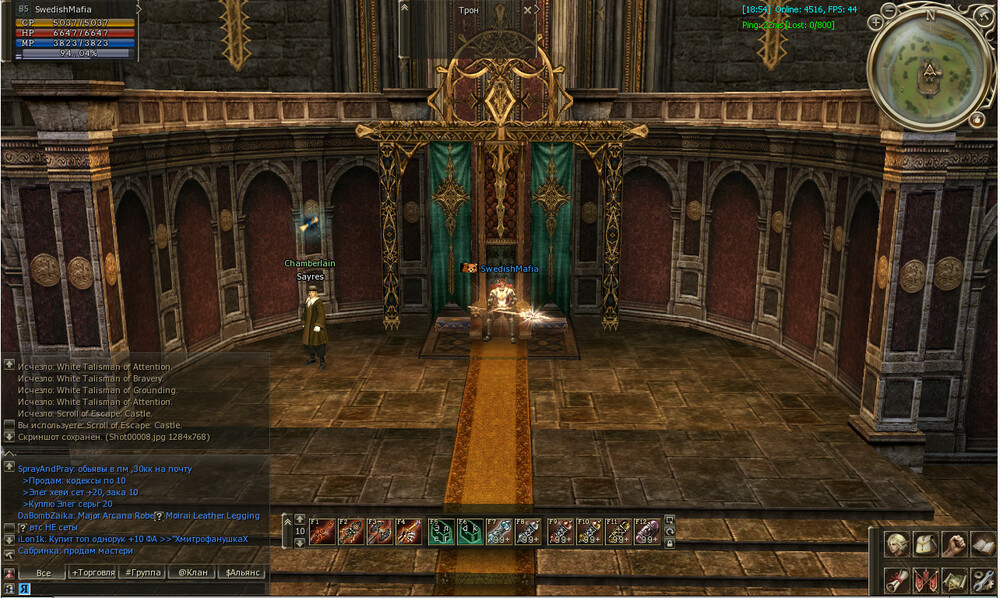Switch to the Торговля chat tab
1000x598 pixels.
(92, 573)
